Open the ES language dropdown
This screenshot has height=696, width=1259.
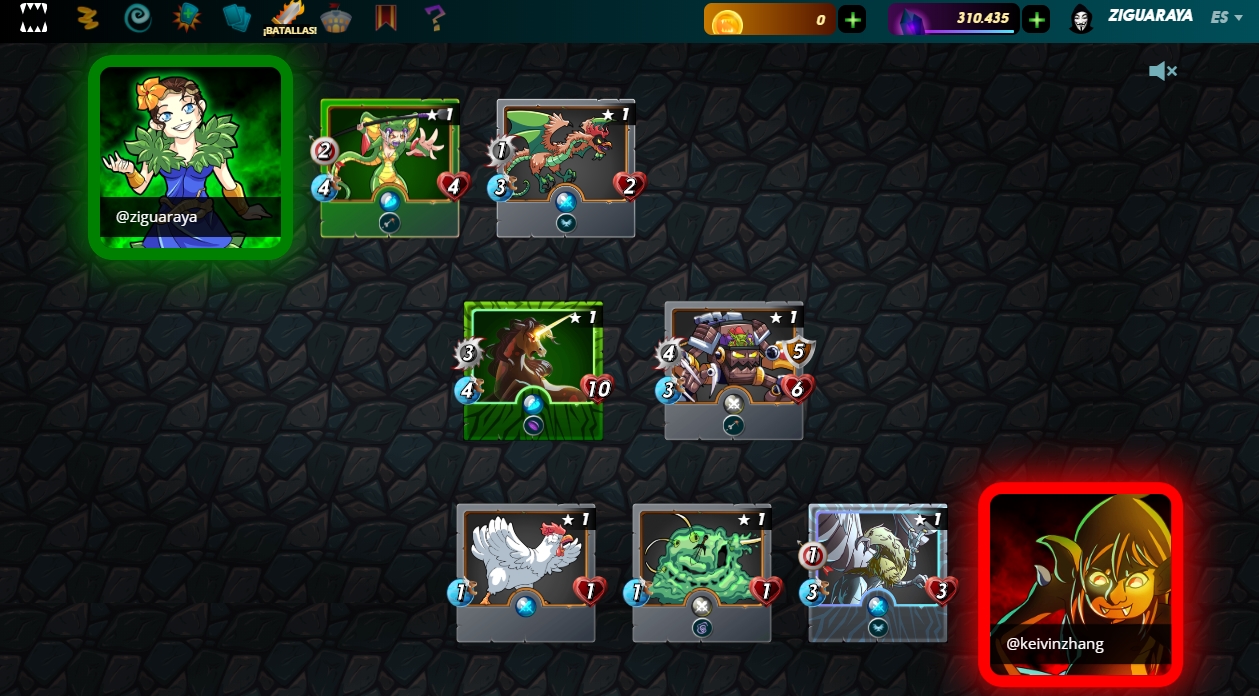pyautogui.click(x=1226, y=17)
